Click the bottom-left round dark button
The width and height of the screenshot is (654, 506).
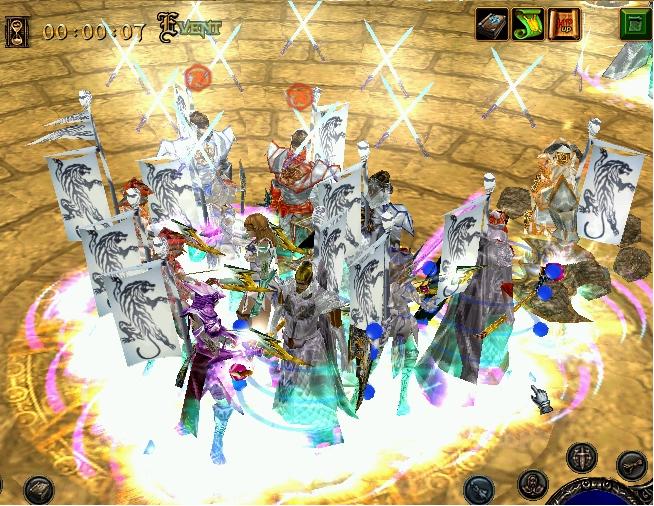tap(39, 489)
